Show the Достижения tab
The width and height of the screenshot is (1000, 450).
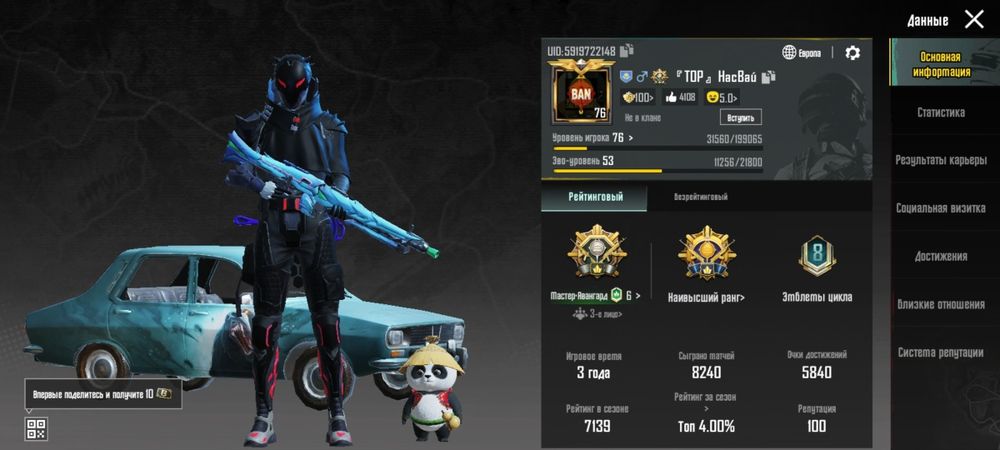(x=941, y=256)
